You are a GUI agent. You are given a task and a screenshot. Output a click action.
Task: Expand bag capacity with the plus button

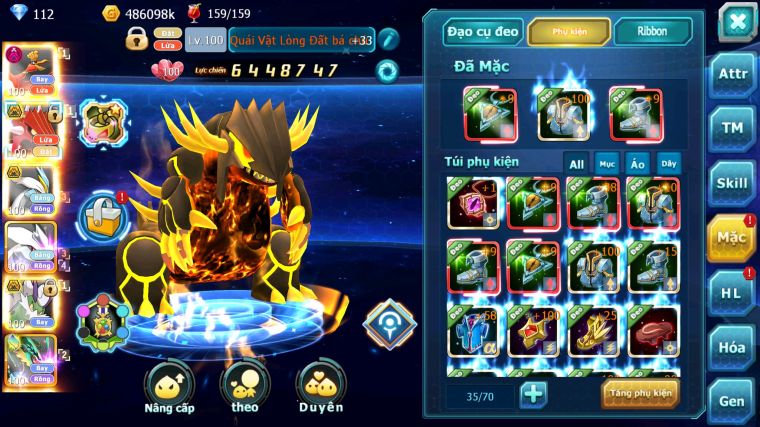pyautogui.click(x=534, y=394)
